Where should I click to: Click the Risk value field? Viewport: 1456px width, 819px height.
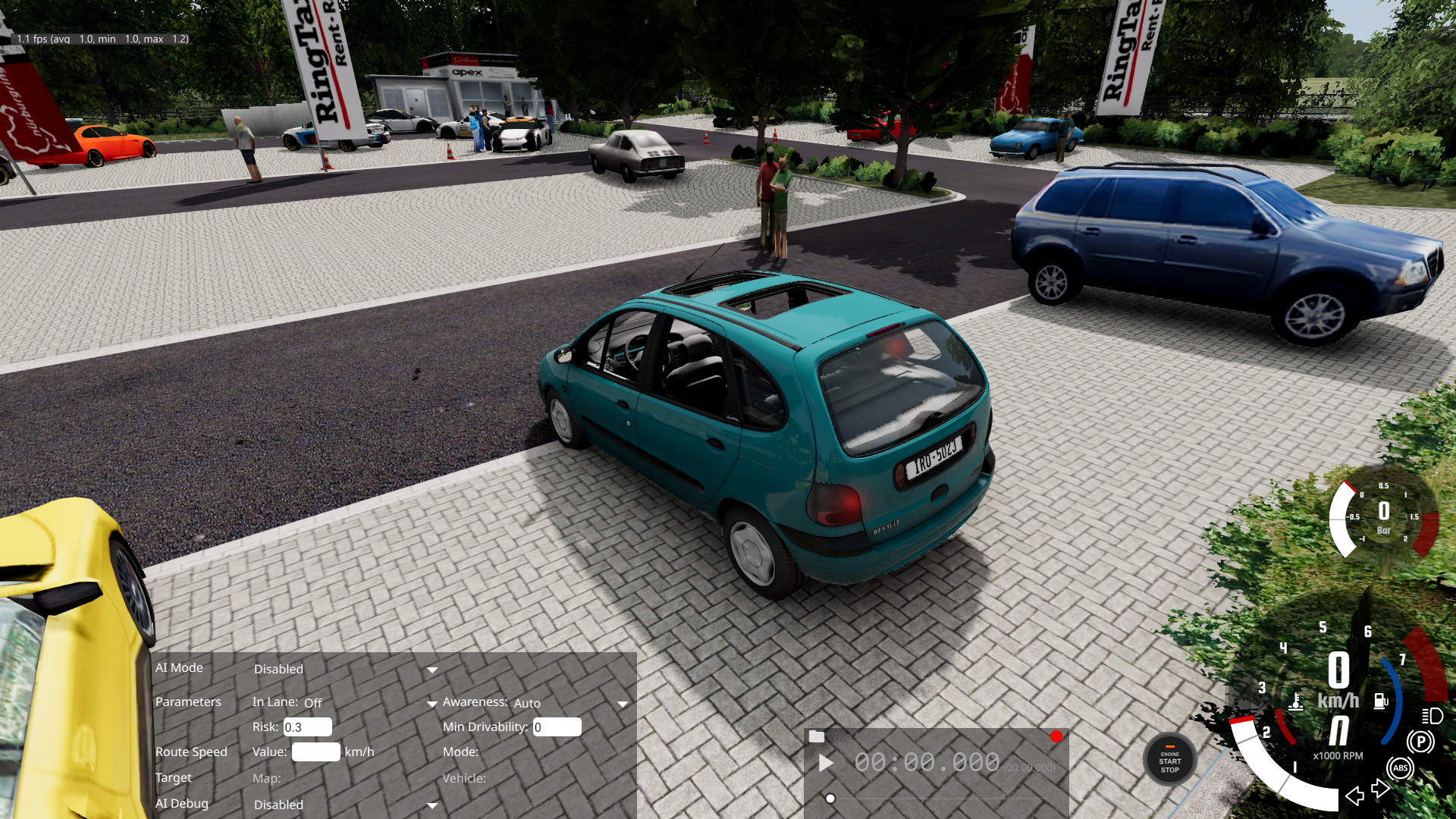coord(307,727)
